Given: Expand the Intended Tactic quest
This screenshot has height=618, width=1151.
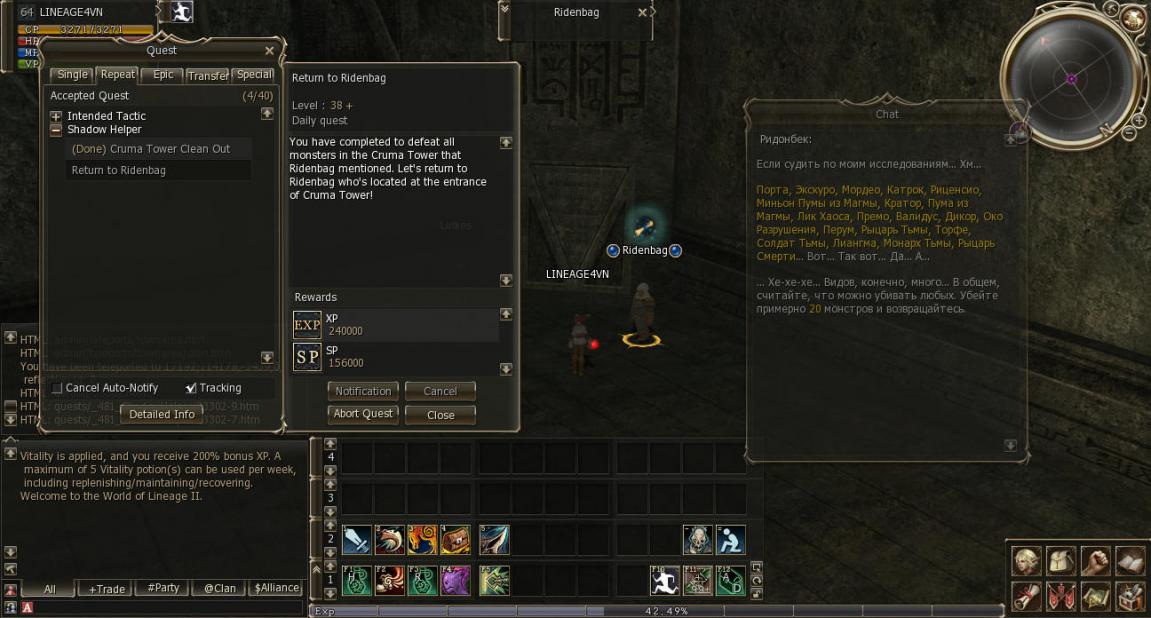Looking at the screenshot, I should click(x=57, y=116).
